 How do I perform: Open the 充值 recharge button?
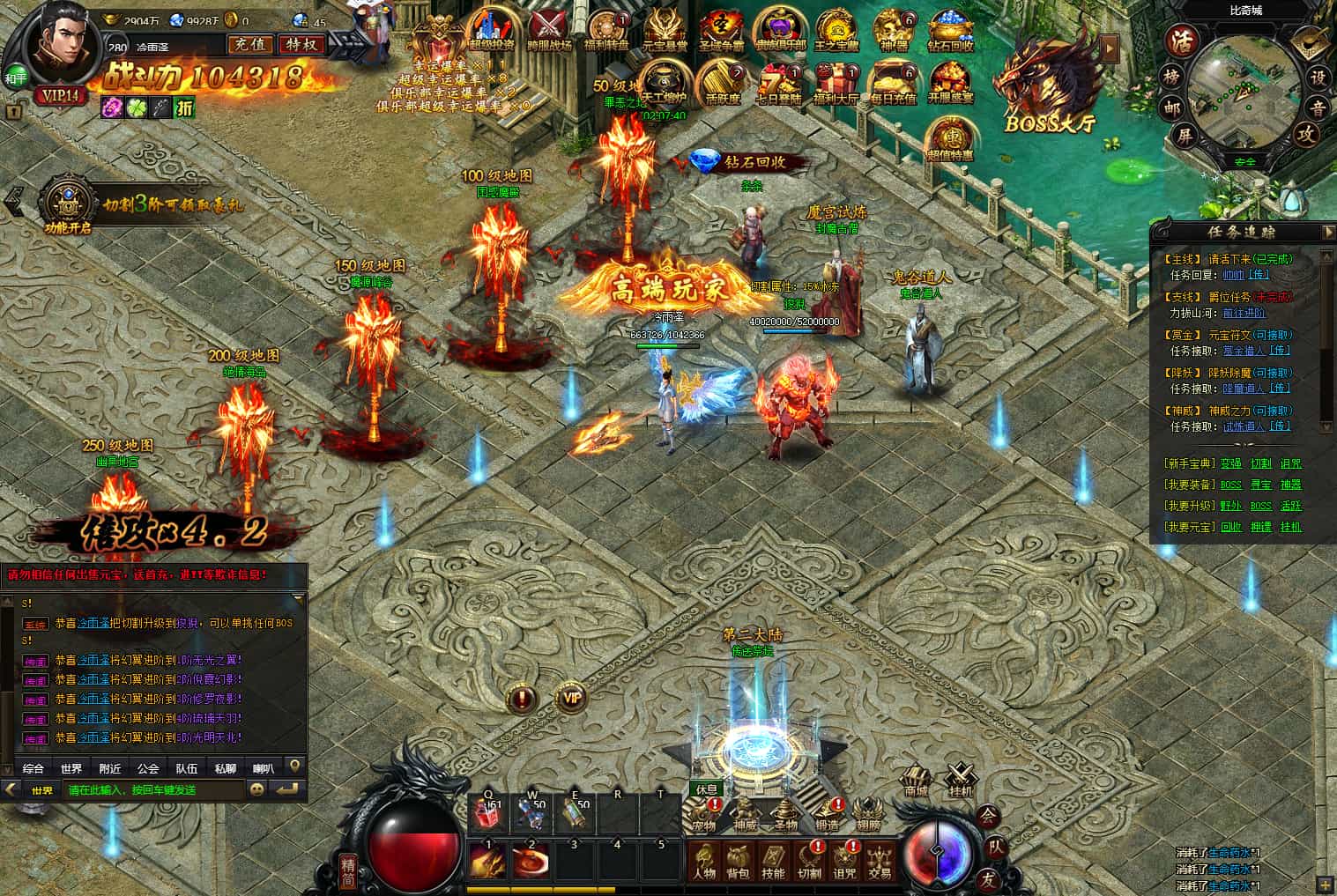(250, 44)
